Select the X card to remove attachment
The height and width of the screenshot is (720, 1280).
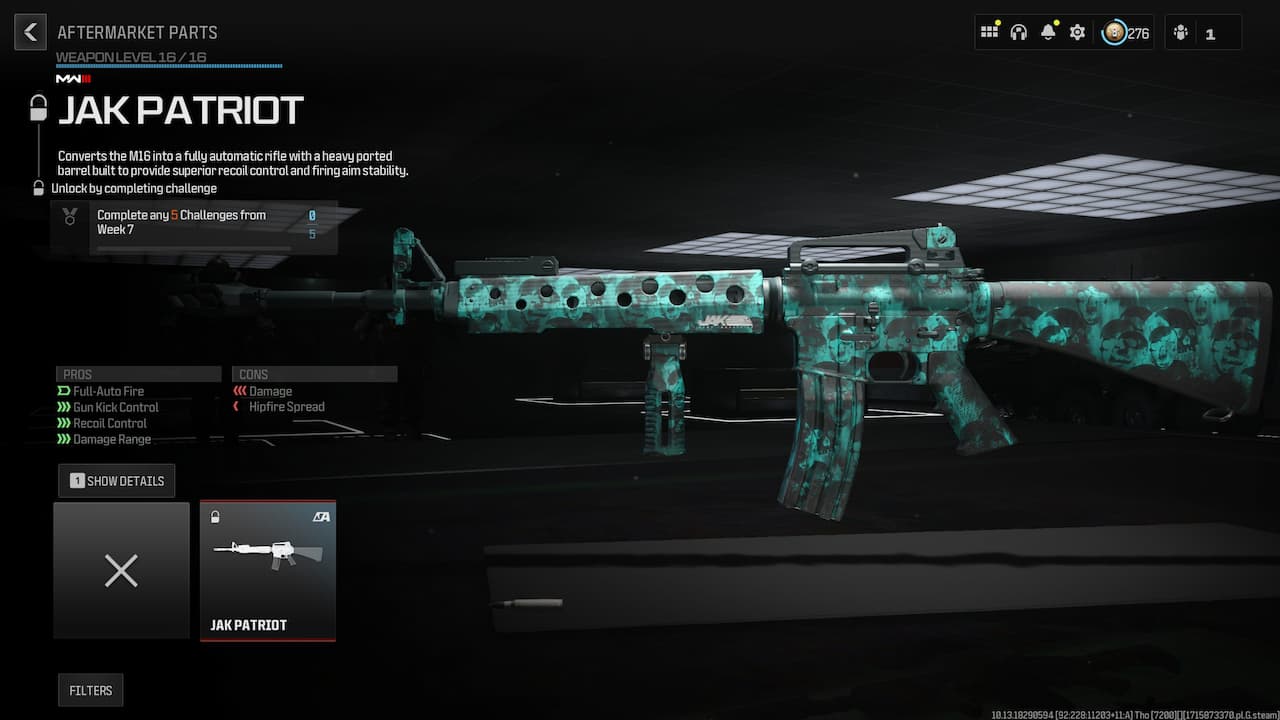click(121, 570)
